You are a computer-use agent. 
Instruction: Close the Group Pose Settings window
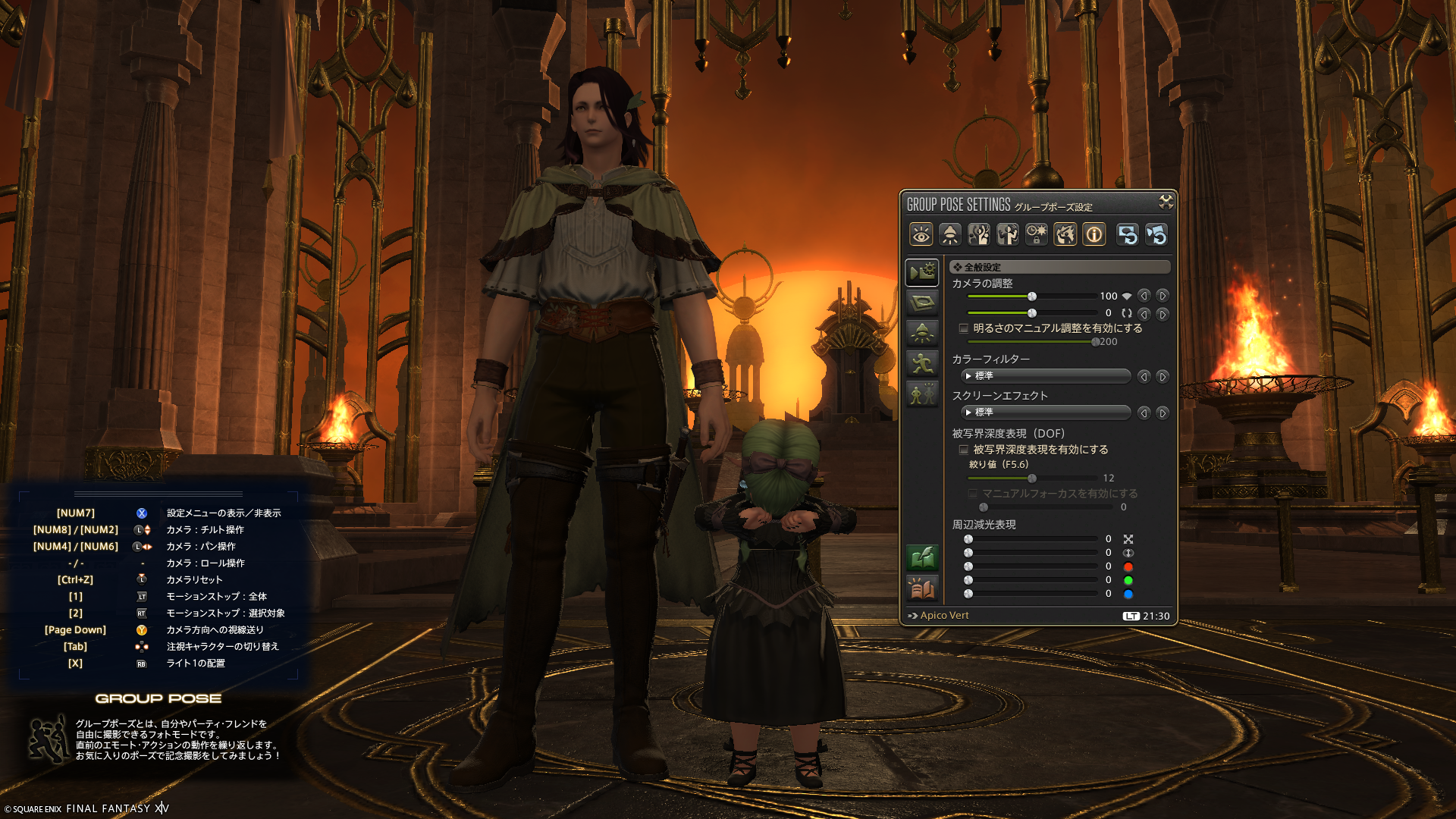click(1166, 202)
